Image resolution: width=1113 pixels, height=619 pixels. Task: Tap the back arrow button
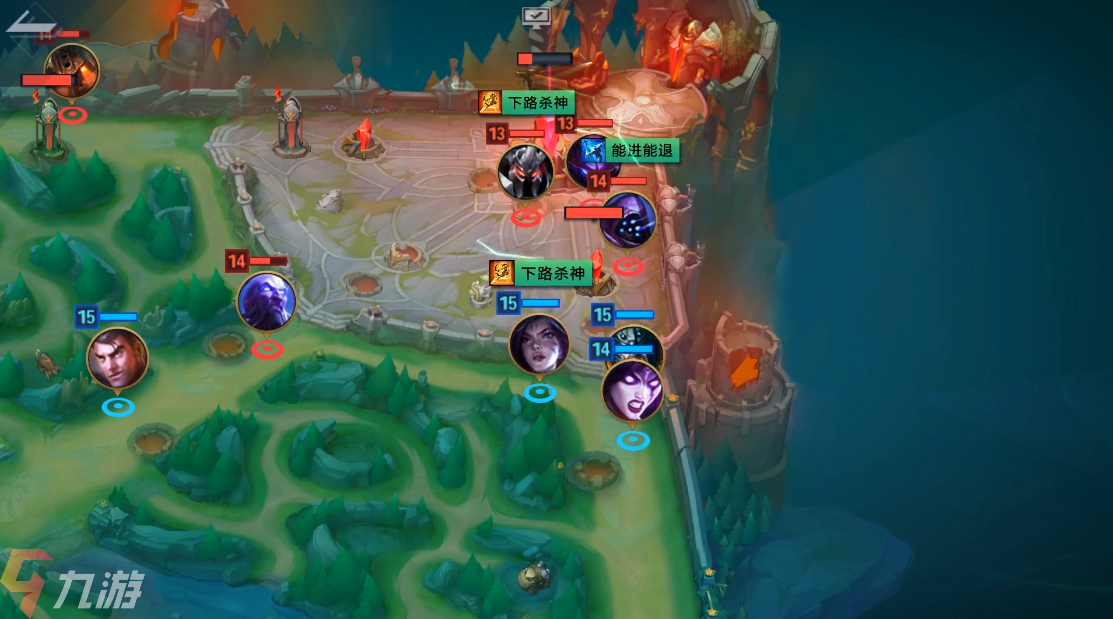point(30,22)
